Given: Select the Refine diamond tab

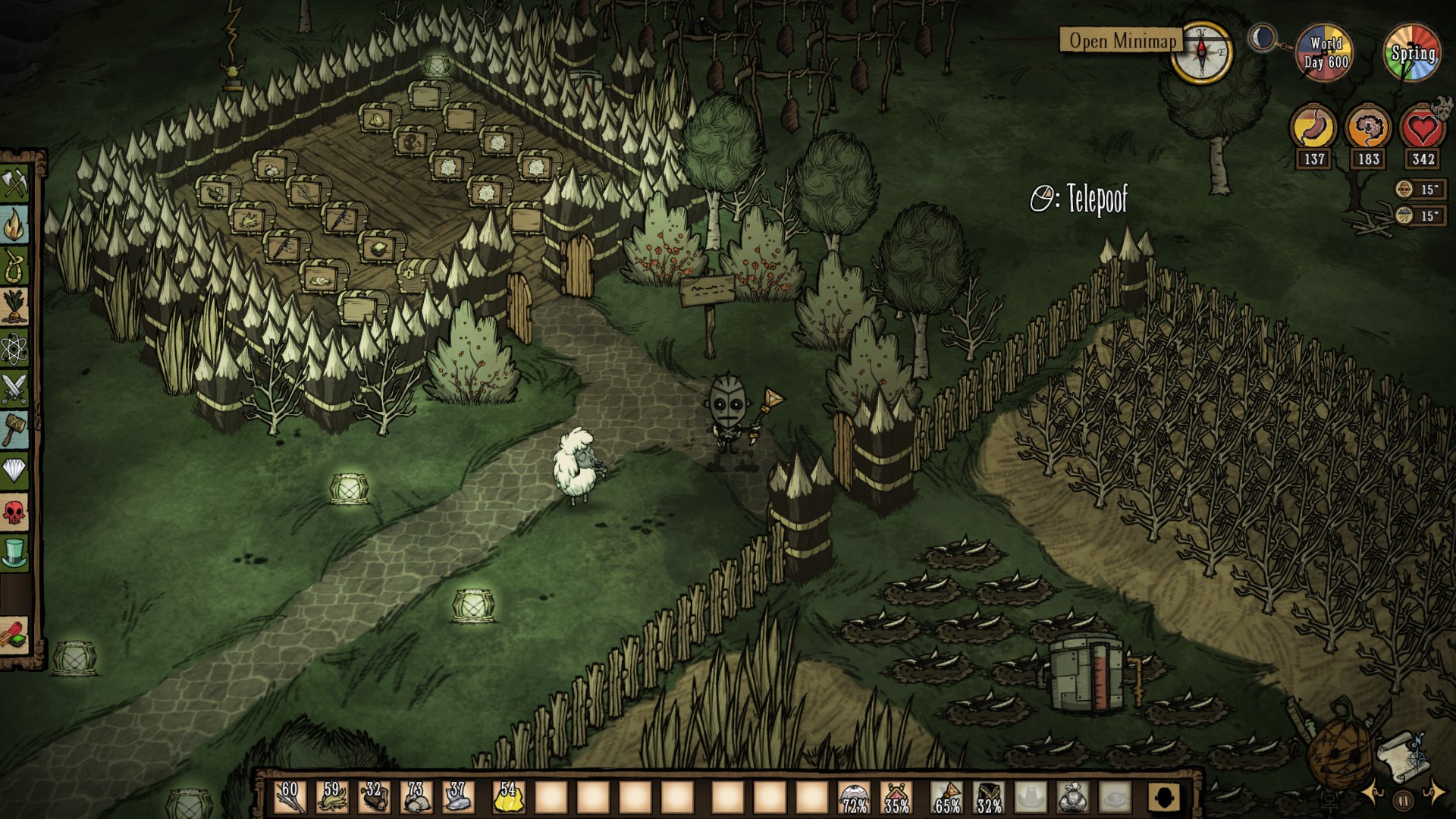Looking at the screenshot, I should (x=14, y=471).
